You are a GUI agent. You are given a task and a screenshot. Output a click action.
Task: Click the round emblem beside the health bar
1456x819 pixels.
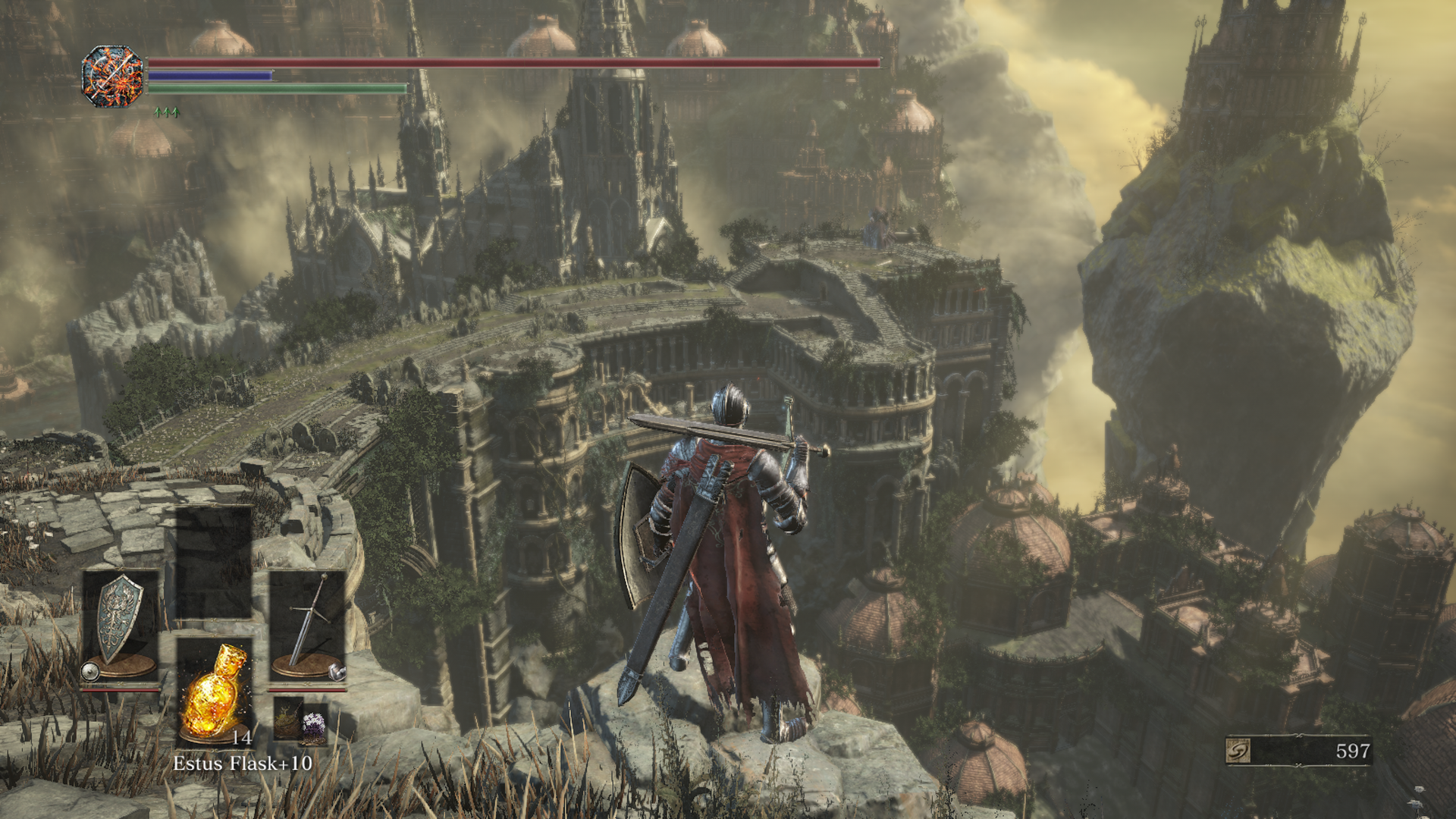point(113,76)
